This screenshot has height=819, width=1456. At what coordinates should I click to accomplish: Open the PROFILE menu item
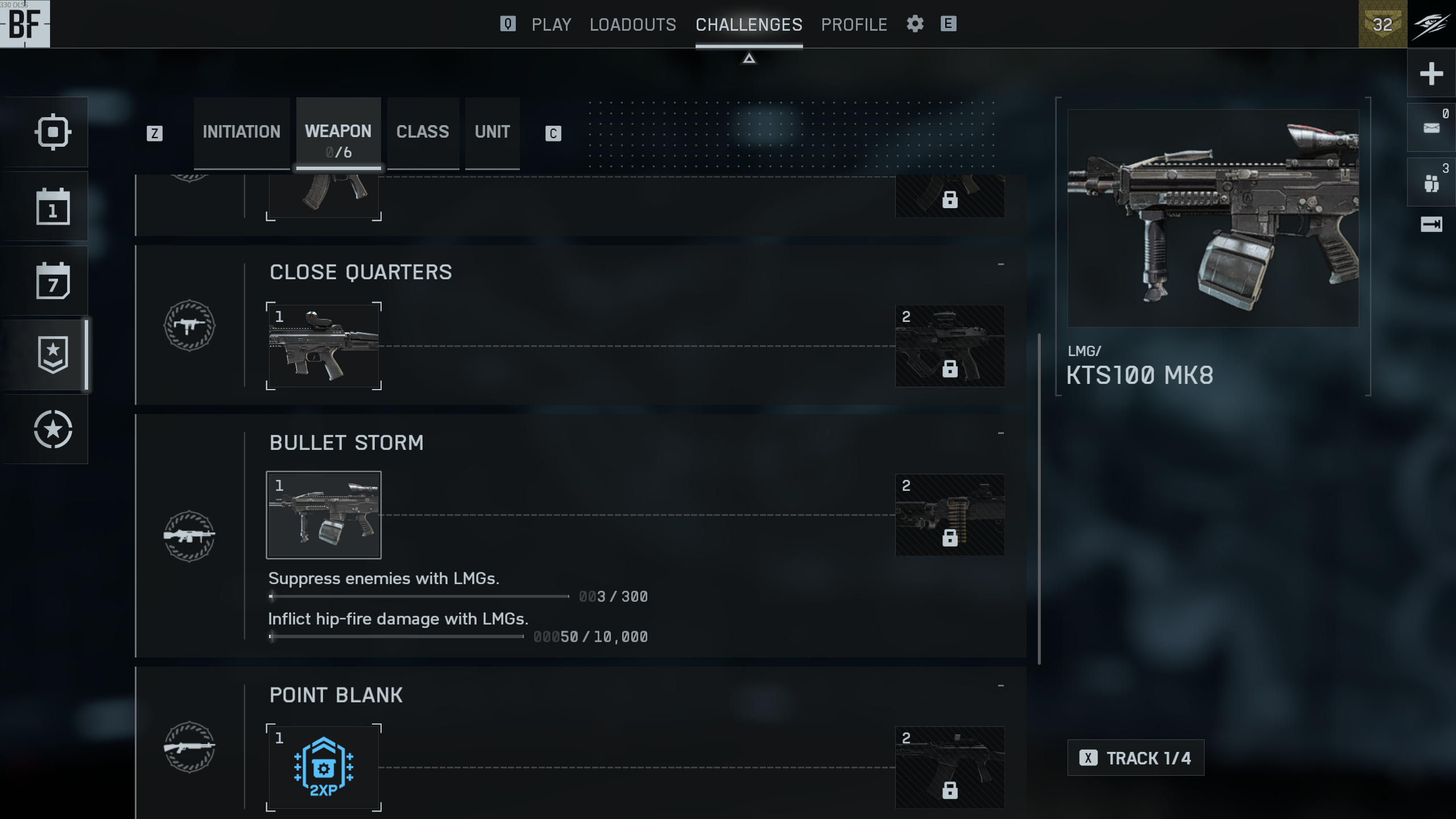click(x=854, y=24)
